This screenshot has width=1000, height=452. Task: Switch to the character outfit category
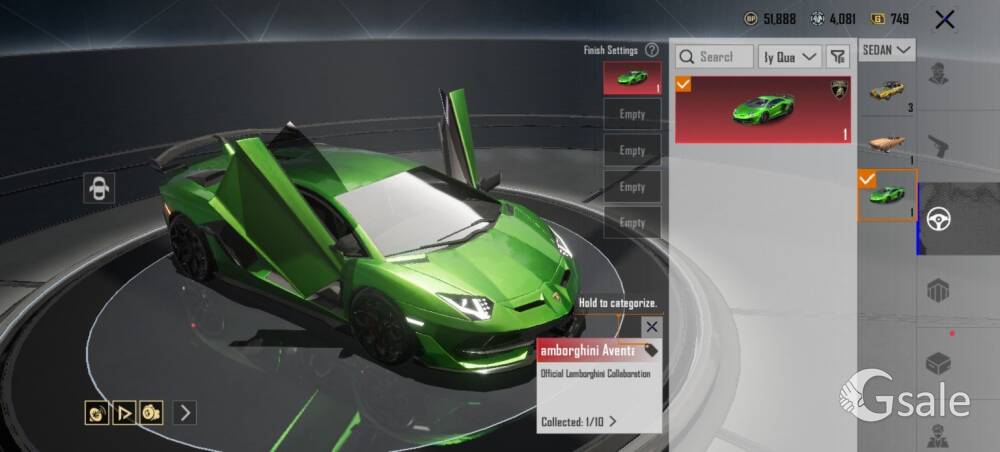click(938, 77)
